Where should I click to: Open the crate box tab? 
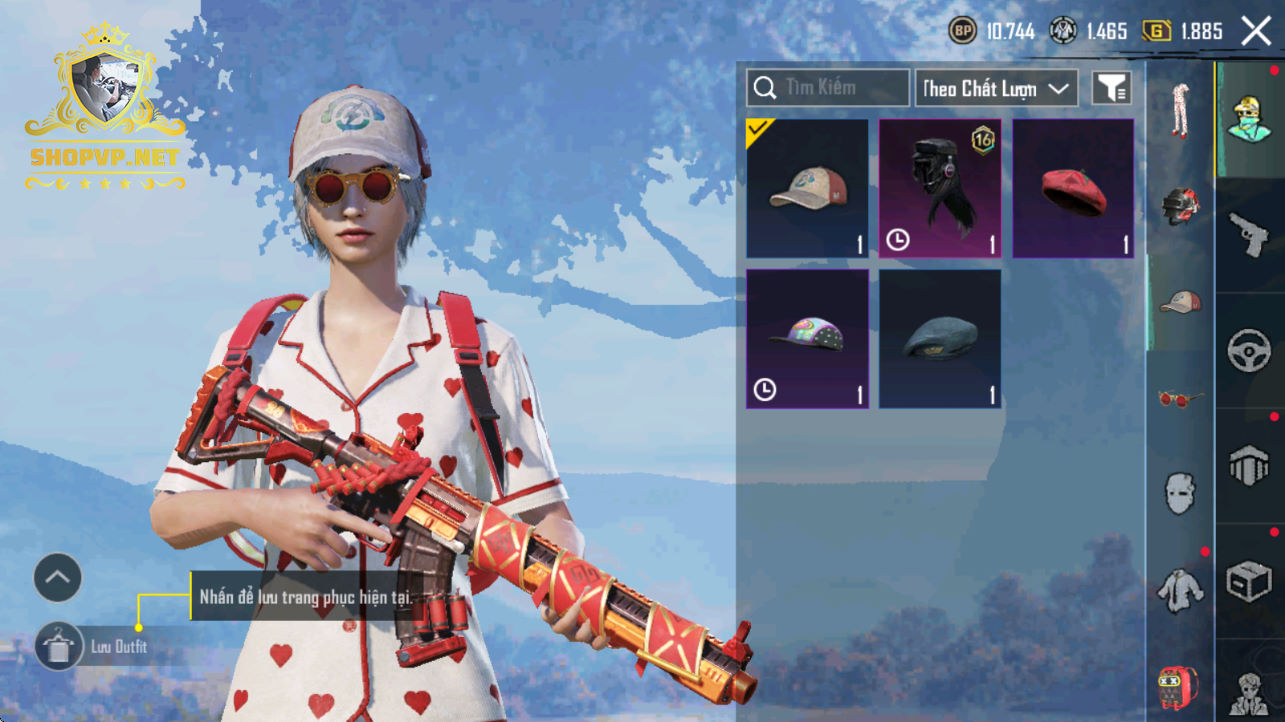click(x=1249, y=581)
